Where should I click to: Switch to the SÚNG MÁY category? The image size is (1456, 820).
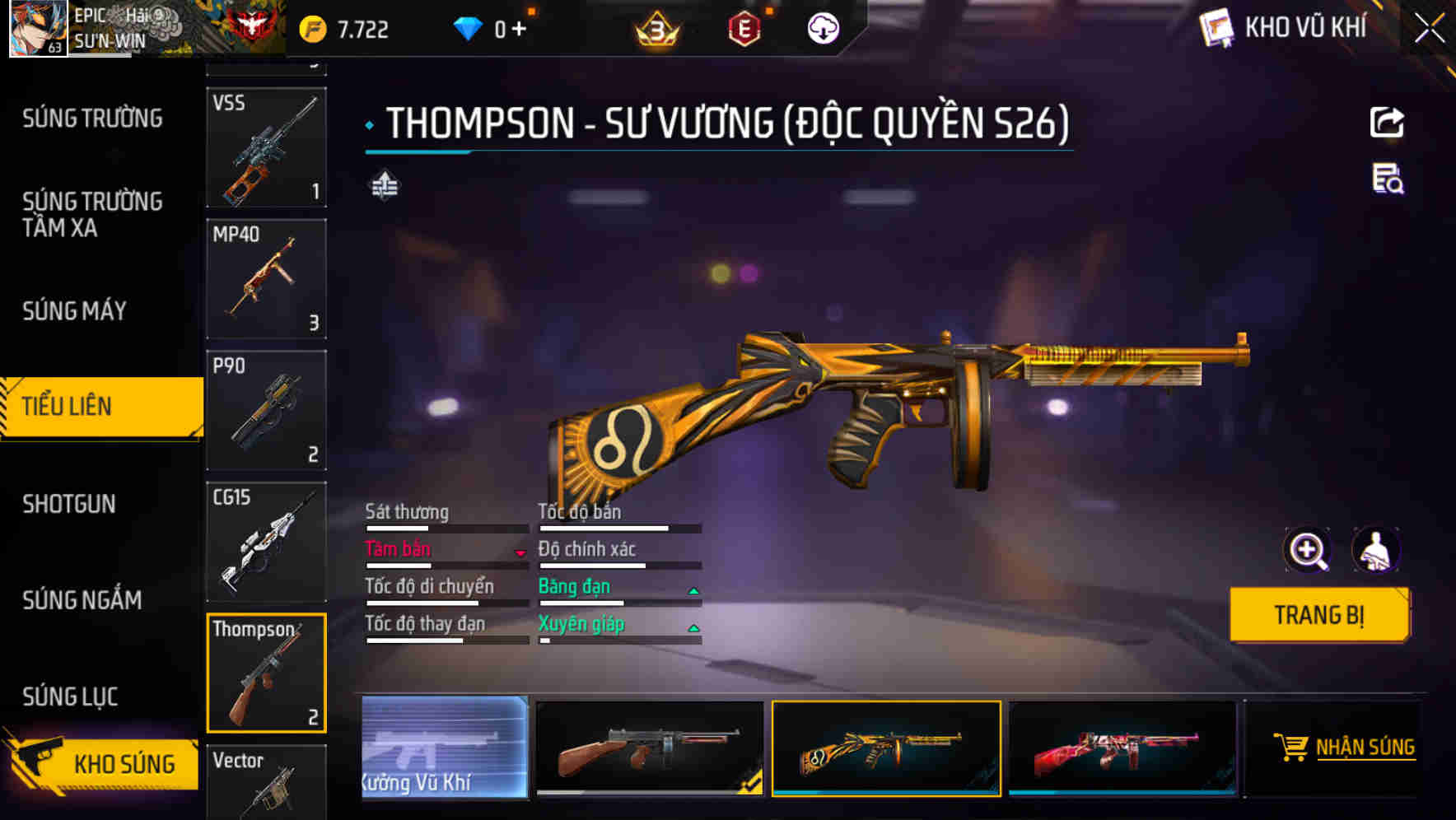73,310
